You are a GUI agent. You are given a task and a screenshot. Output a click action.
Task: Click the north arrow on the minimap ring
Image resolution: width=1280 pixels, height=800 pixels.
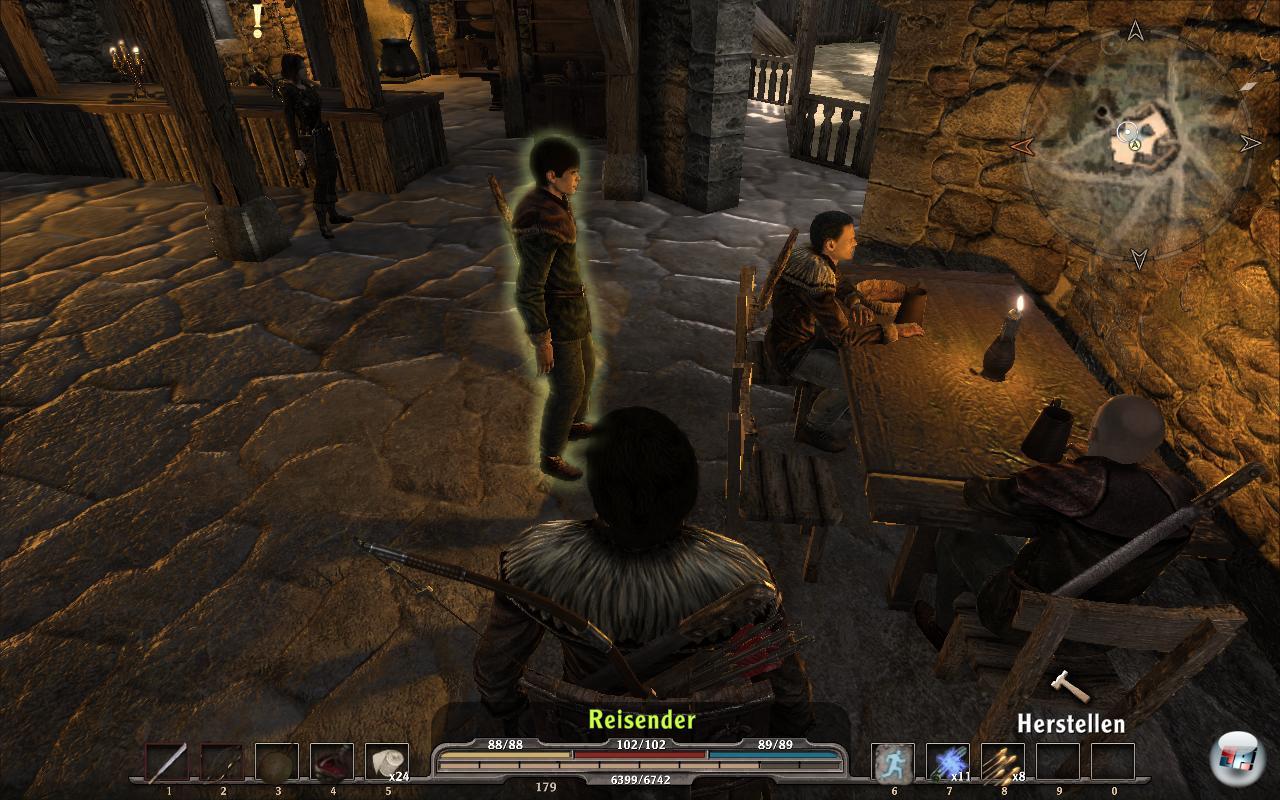(x=1135, y=32)
